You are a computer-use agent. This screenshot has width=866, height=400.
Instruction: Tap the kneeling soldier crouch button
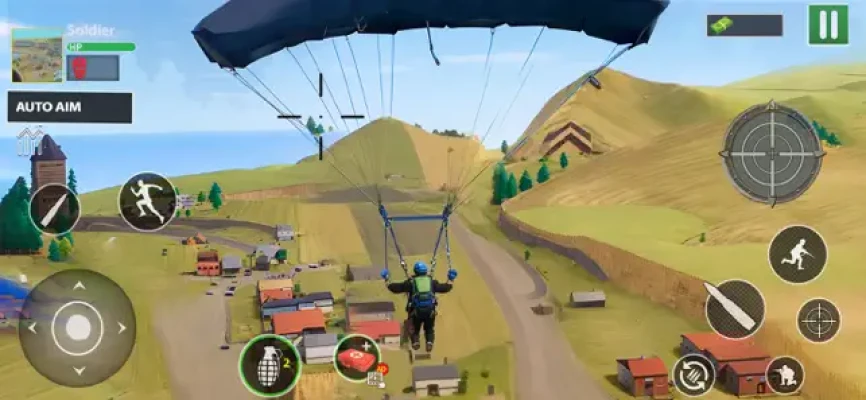pyautogui.click(x=785, y=375)
